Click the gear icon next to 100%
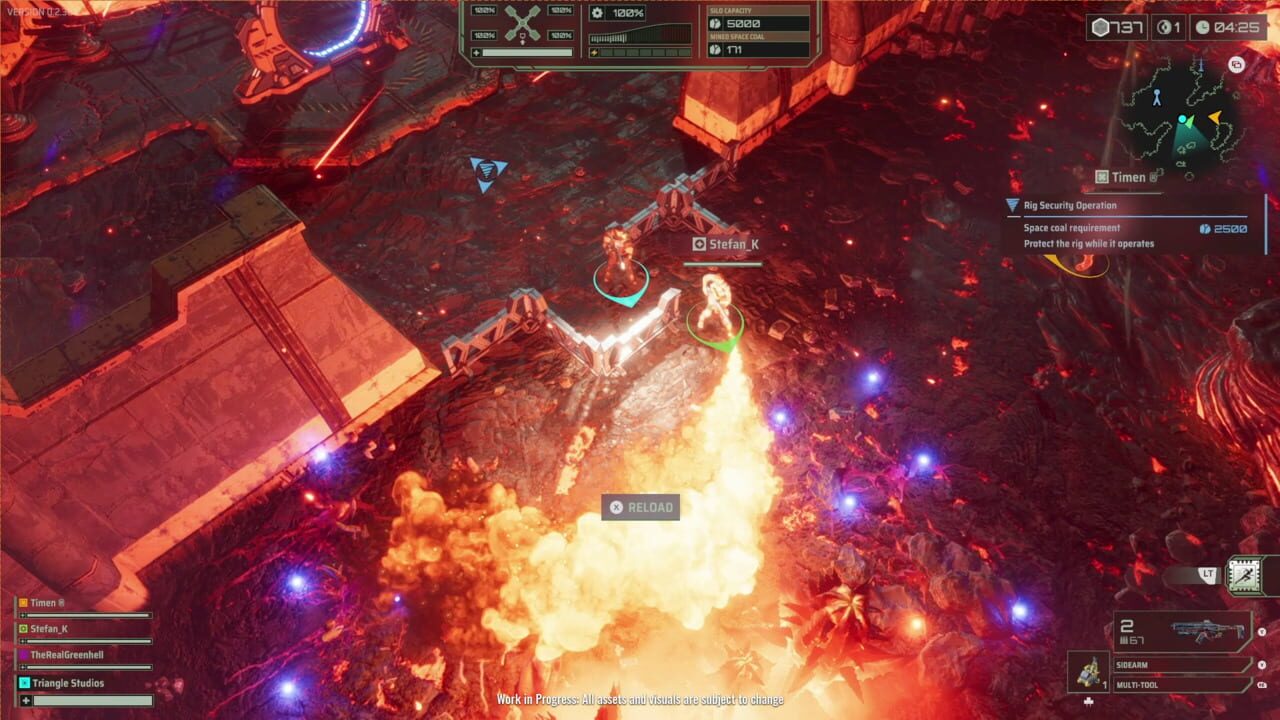The image size is (1280, 720). 597,13
